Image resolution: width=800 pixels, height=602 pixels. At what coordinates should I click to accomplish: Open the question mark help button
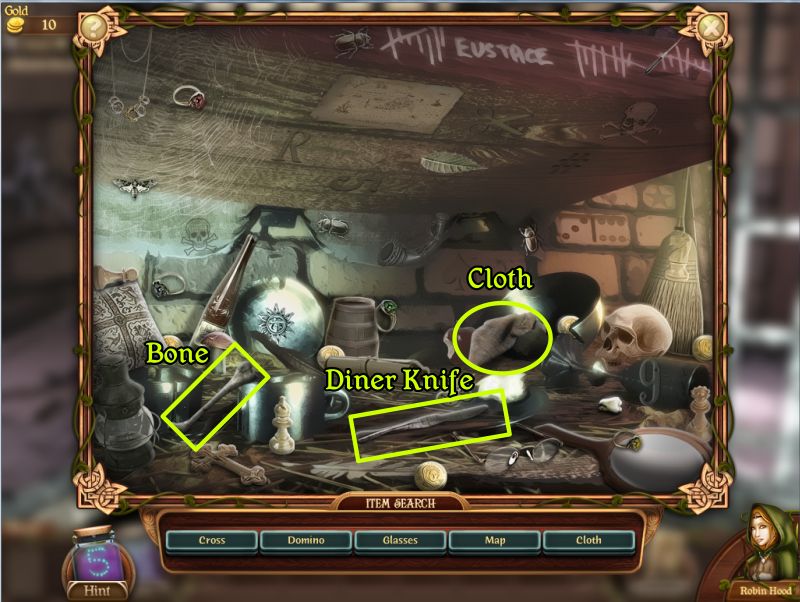point(94,27)
